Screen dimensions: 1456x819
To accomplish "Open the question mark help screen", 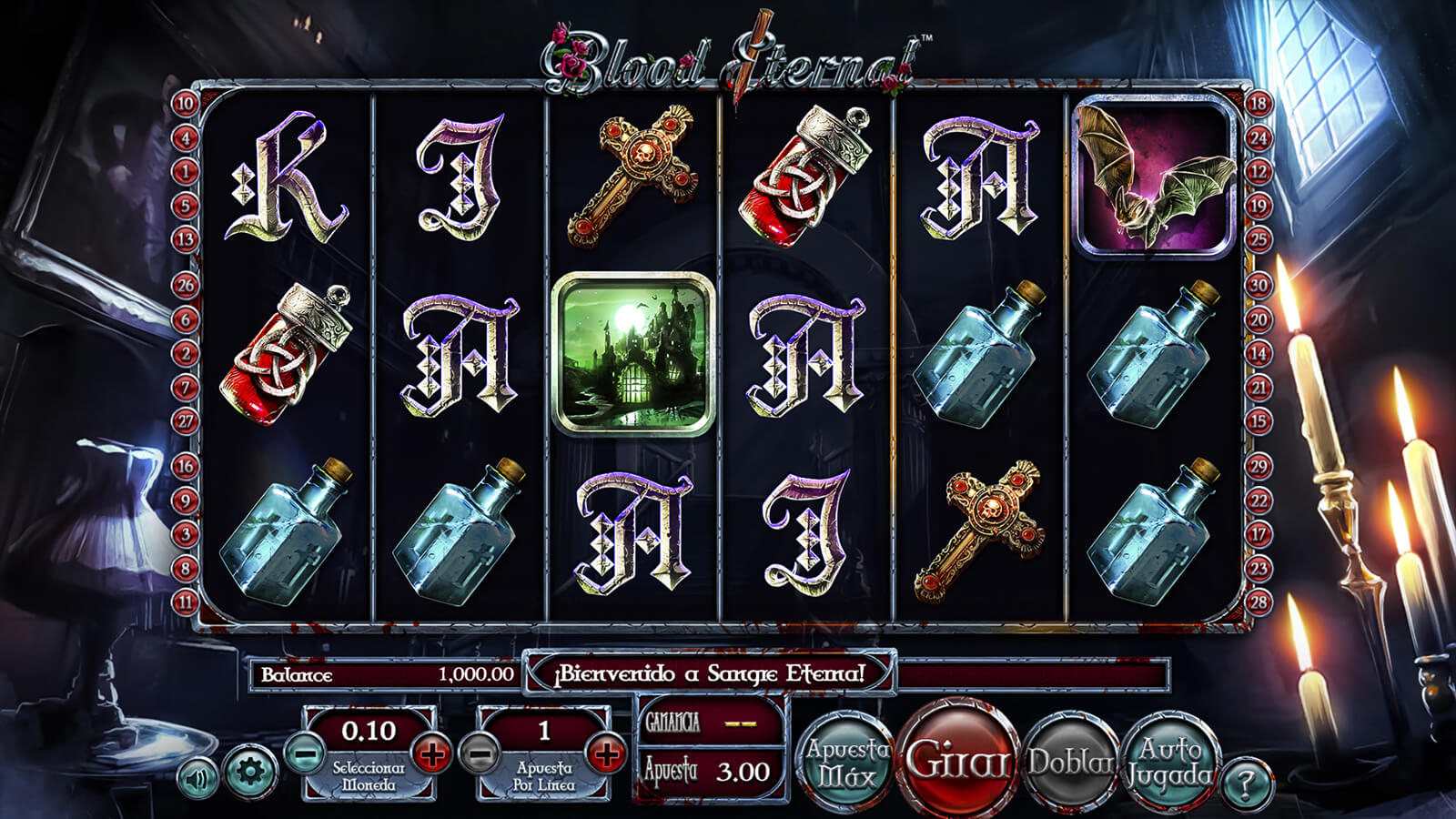I will click(x=1247, y=782).
